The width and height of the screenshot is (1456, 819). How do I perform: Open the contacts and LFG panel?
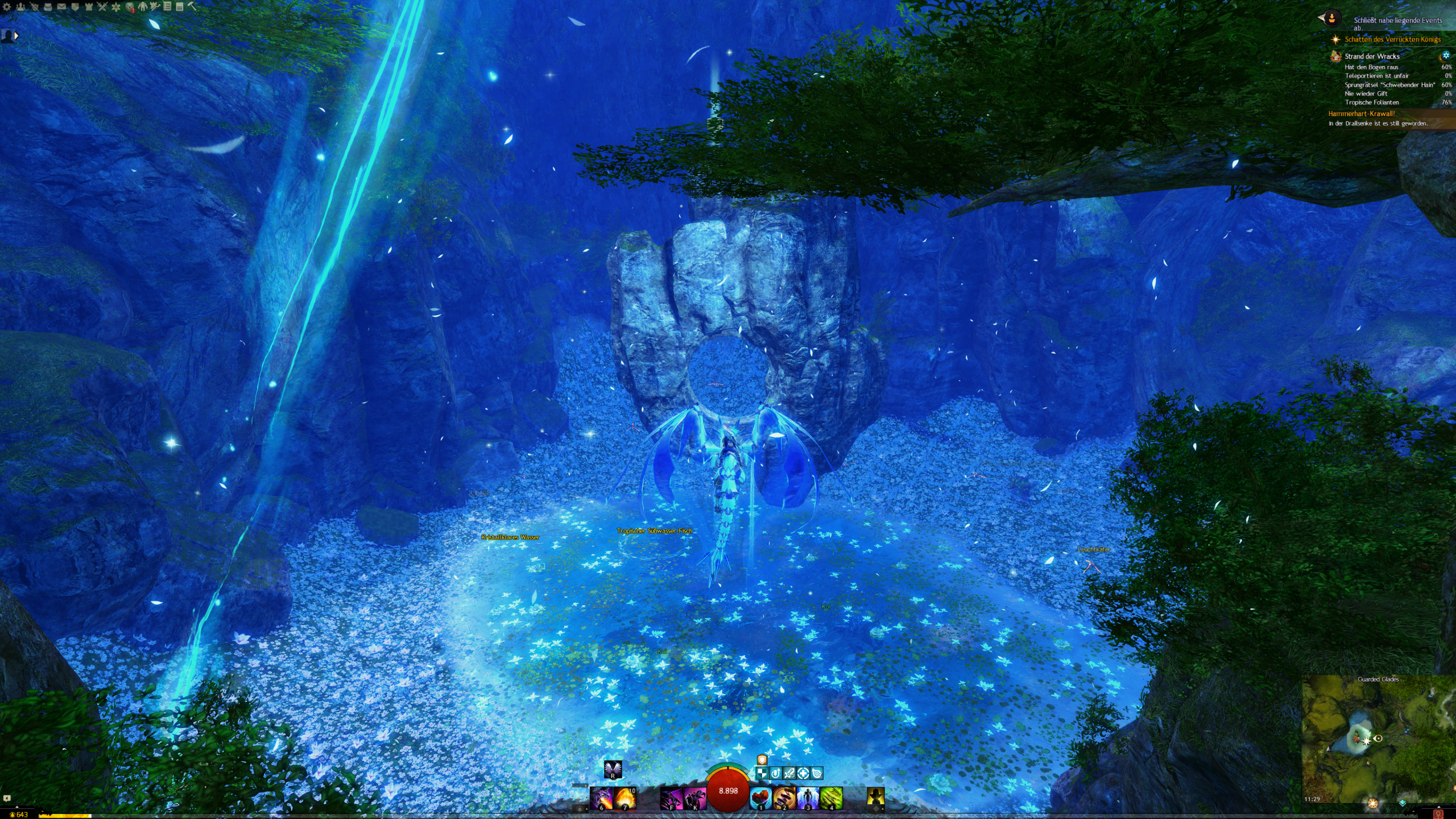20,7
